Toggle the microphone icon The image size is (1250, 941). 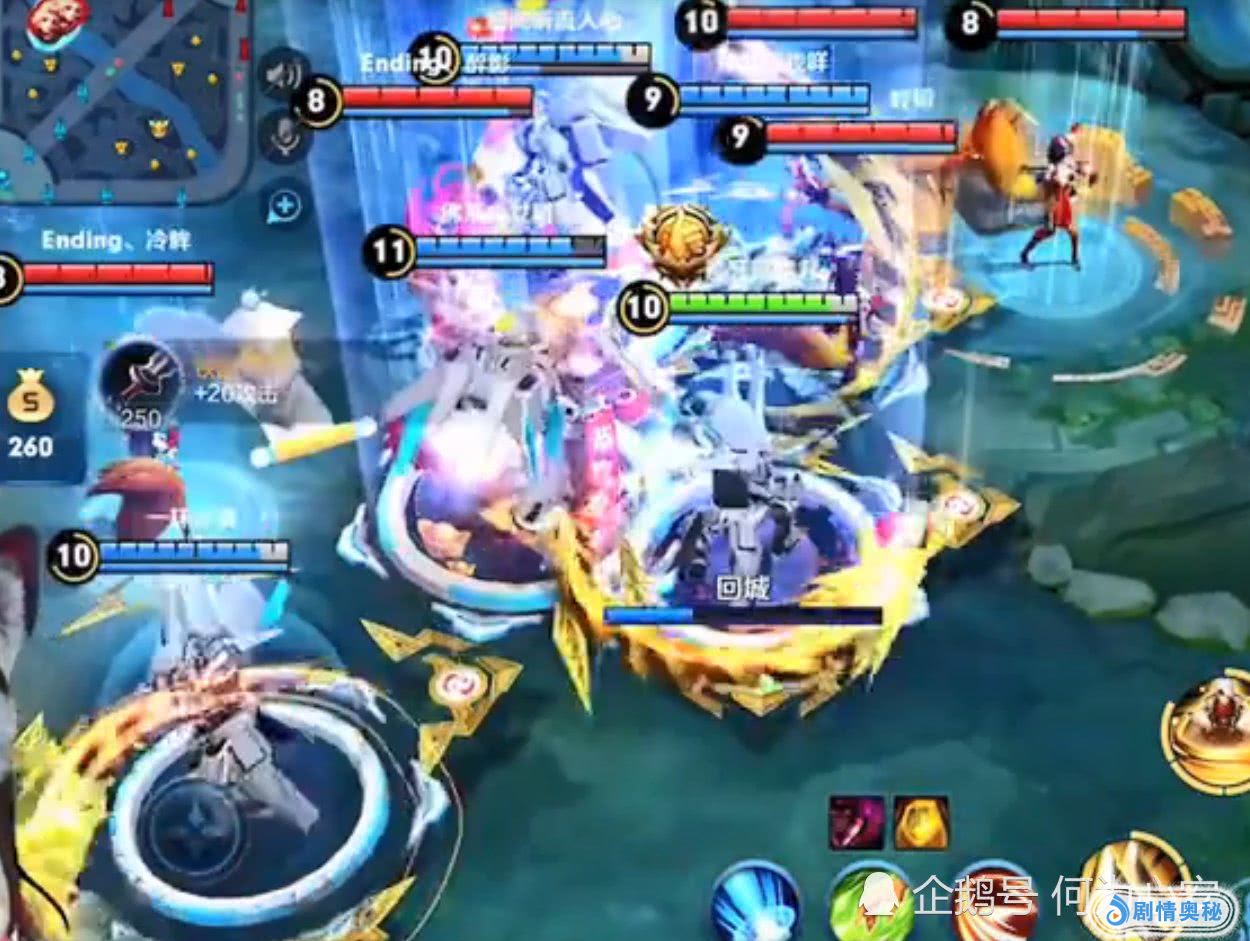(284, 135)
